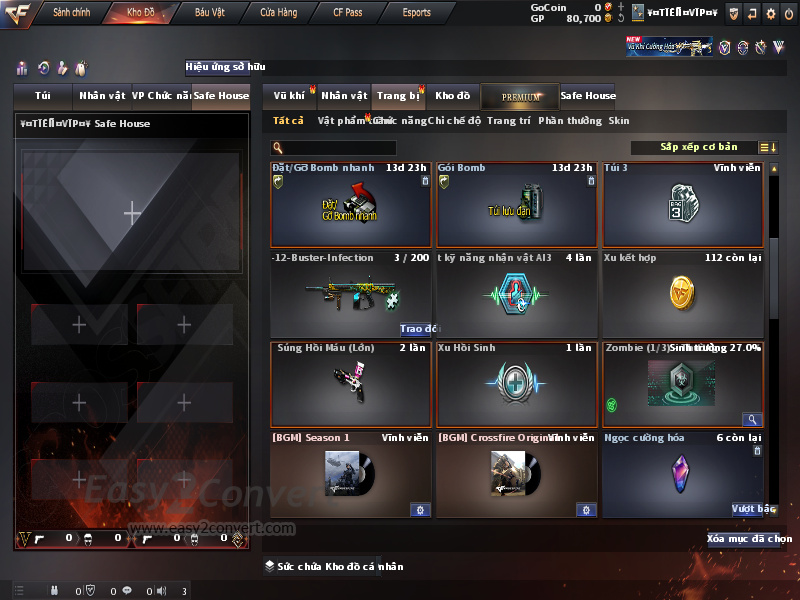Open the Sảnh chính lobby tab

(71, 13)
